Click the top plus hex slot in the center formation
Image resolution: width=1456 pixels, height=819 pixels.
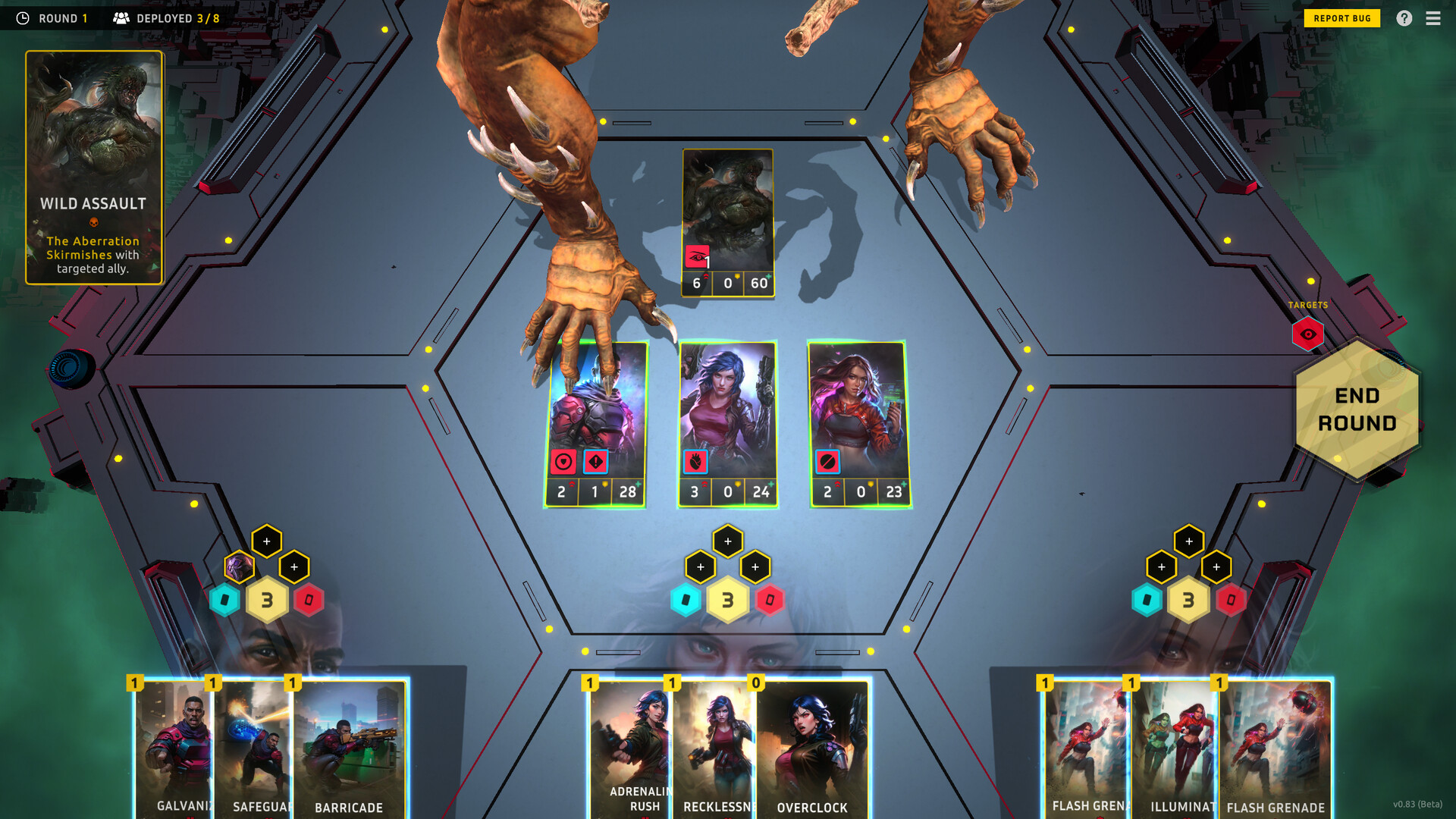pos(728,541)
